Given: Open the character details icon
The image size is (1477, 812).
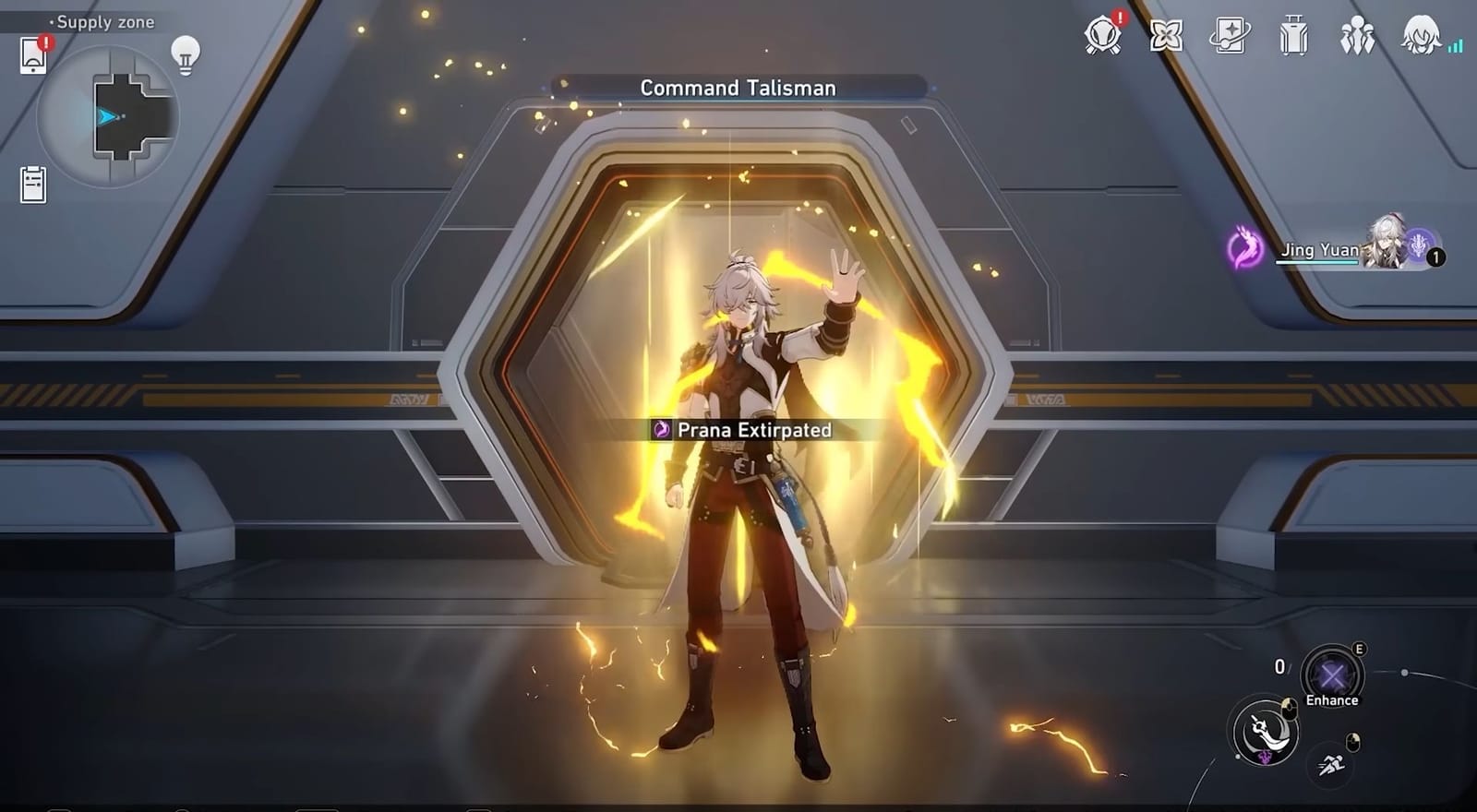Looking at the screenshot, I should click(1419, 39).
